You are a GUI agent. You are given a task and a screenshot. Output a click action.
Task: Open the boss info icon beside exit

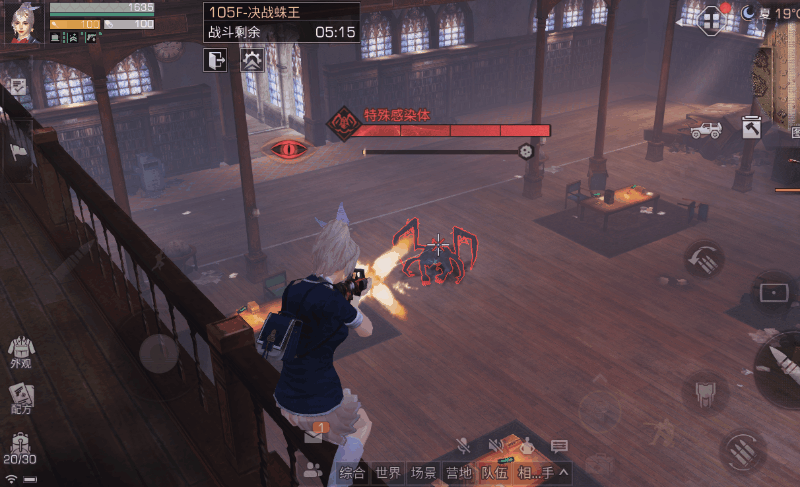250,60
